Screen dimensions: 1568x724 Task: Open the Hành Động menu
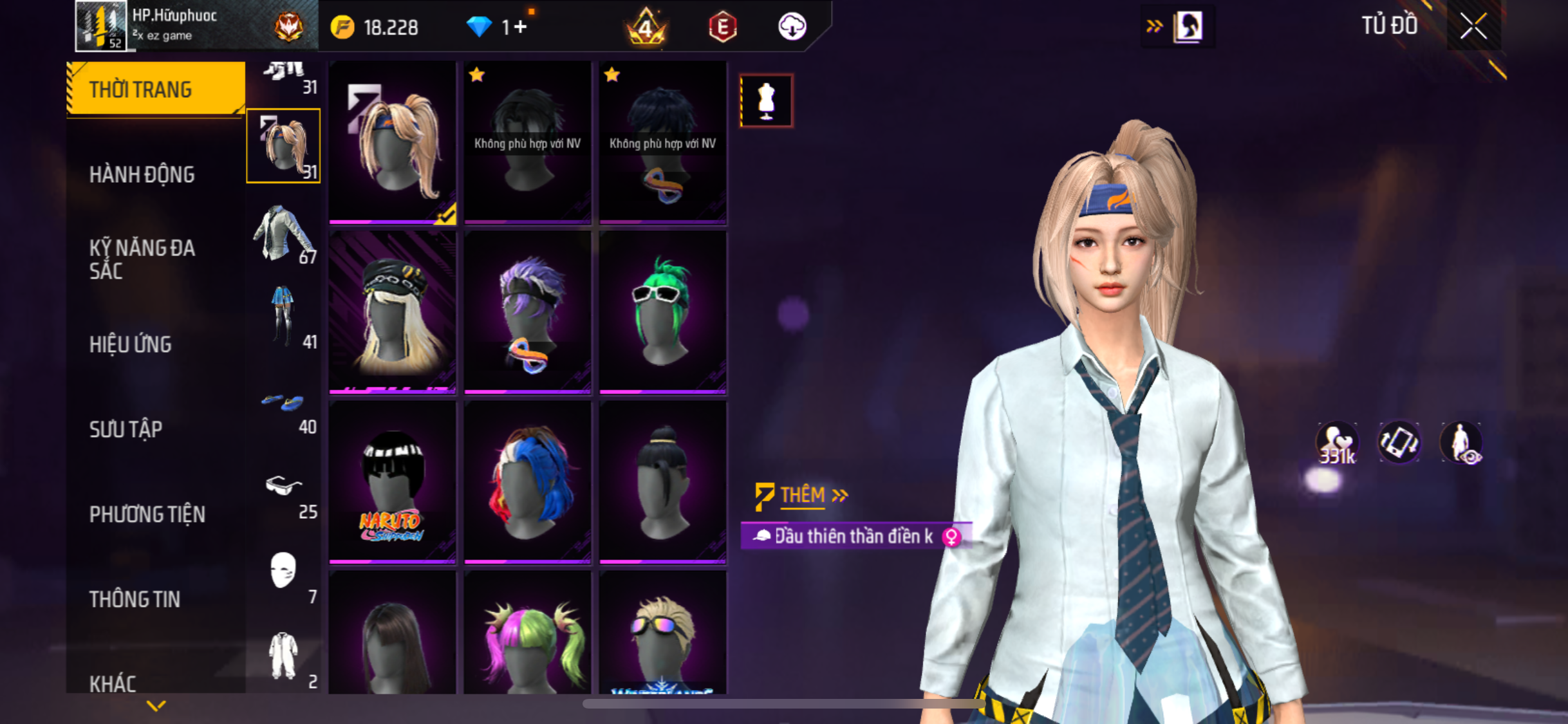[142, 174]
